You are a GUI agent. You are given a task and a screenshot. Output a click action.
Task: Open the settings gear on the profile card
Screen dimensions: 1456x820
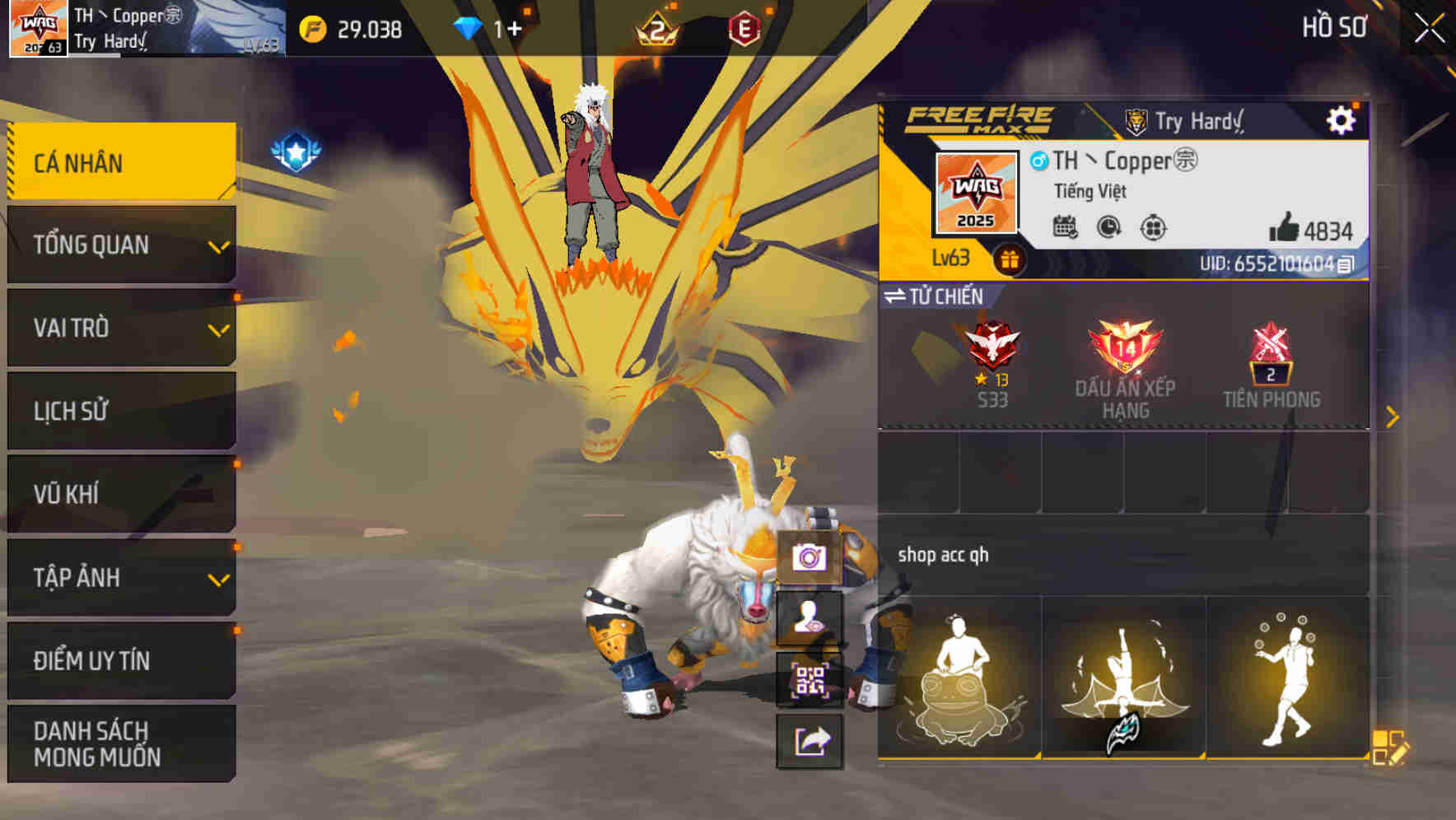coord(1342,119)
